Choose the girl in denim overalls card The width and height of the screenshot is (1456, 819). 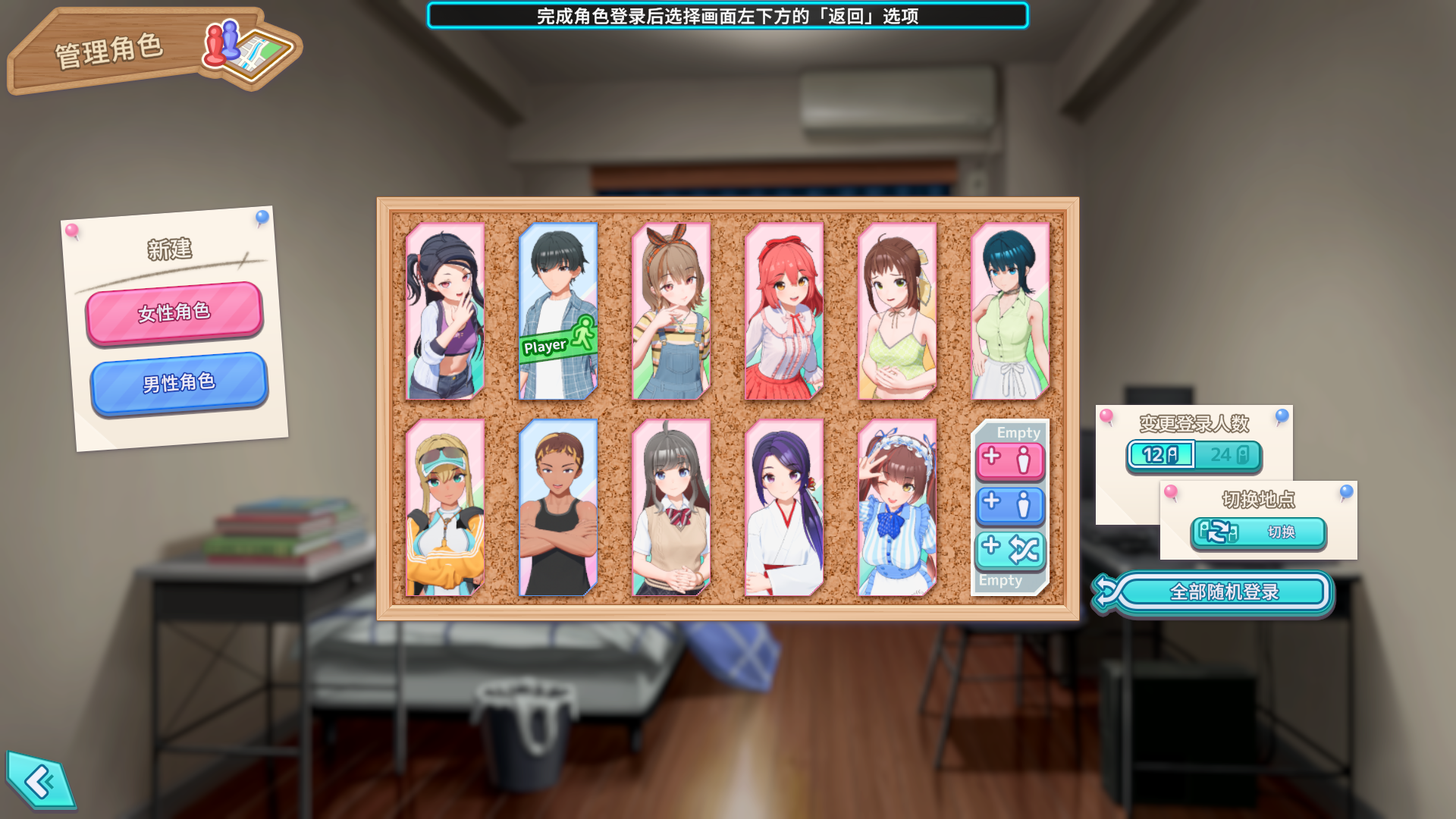point(671,311)
